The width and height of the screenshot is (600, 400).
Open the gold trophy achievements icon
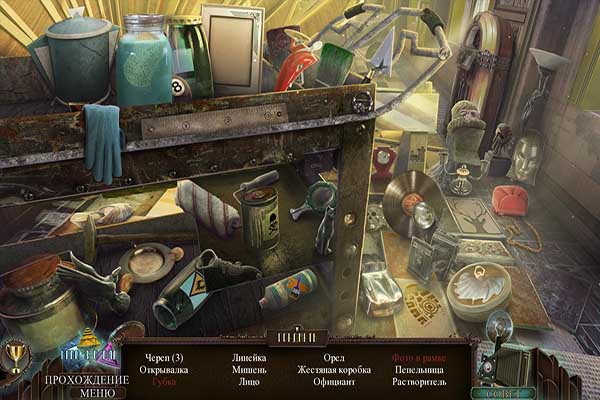click(17, 353)
